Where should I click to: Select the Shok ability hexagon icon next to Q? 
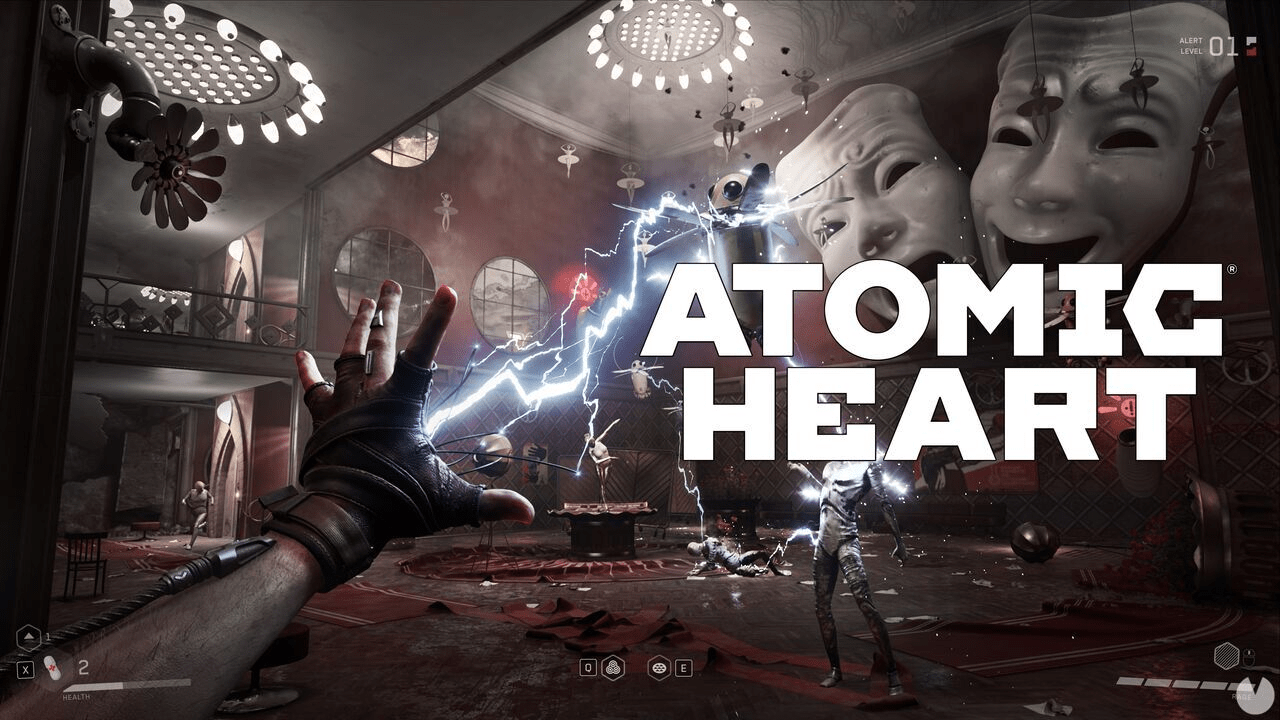[613, 667]
